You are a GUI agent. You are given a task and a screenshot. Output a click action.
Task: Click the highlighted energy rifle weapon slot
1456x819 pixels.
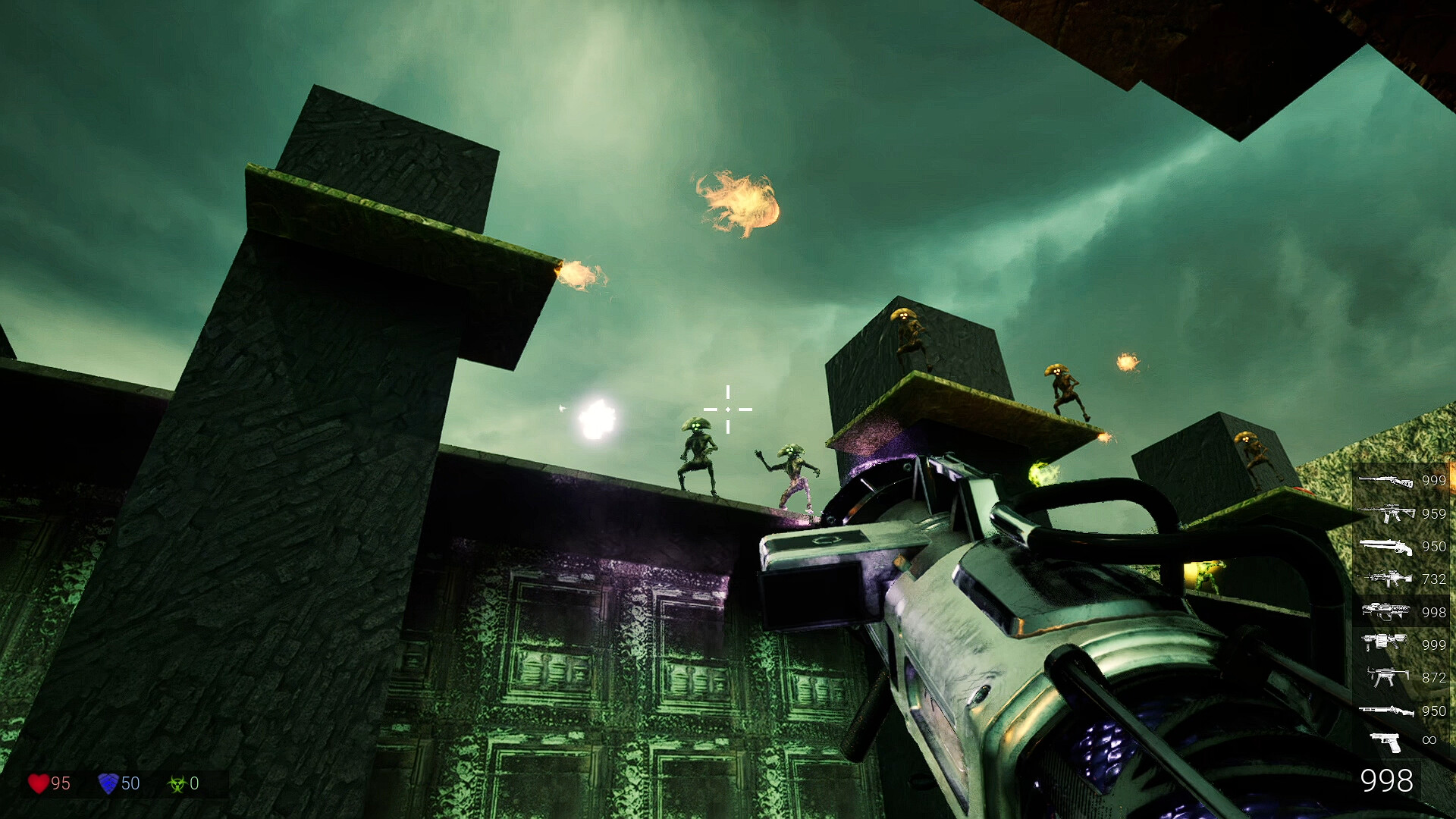1388,610
